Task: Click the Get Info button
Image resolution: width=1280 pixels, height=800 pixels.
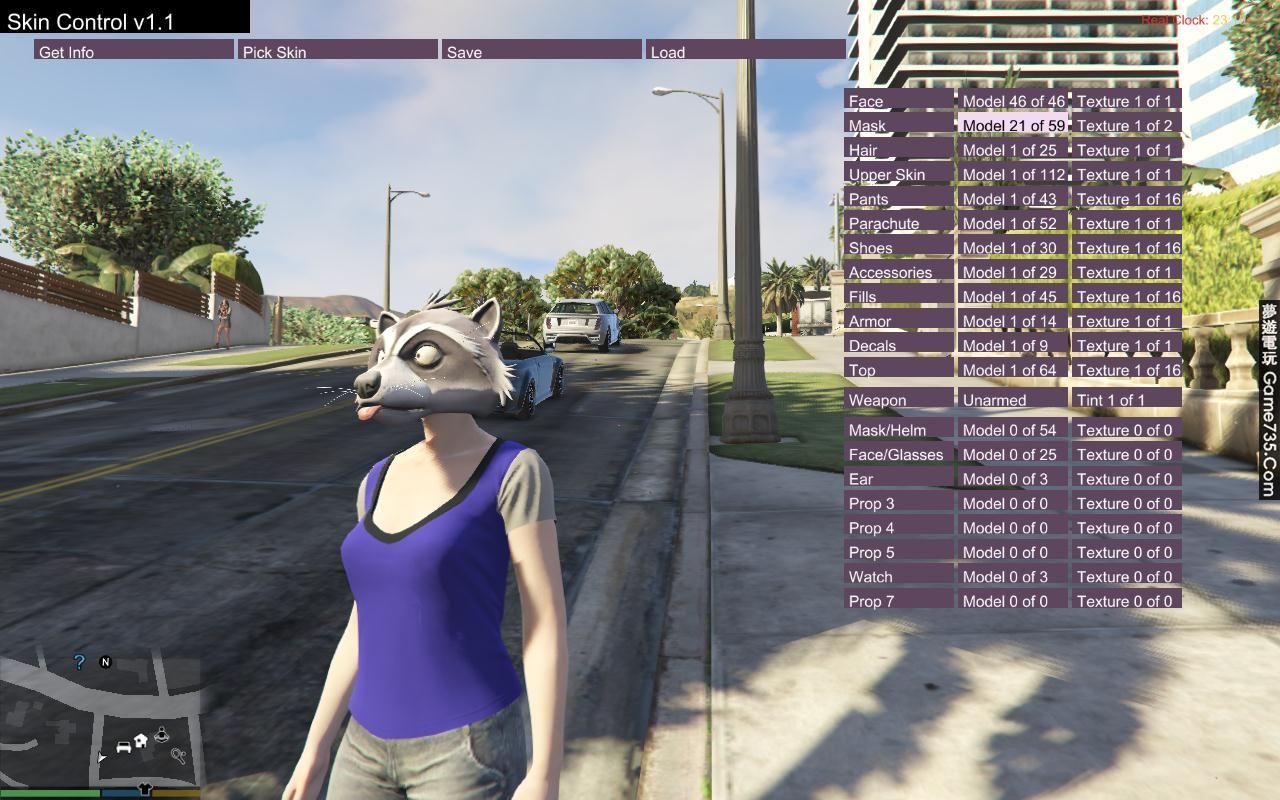Action: (133, 50)
